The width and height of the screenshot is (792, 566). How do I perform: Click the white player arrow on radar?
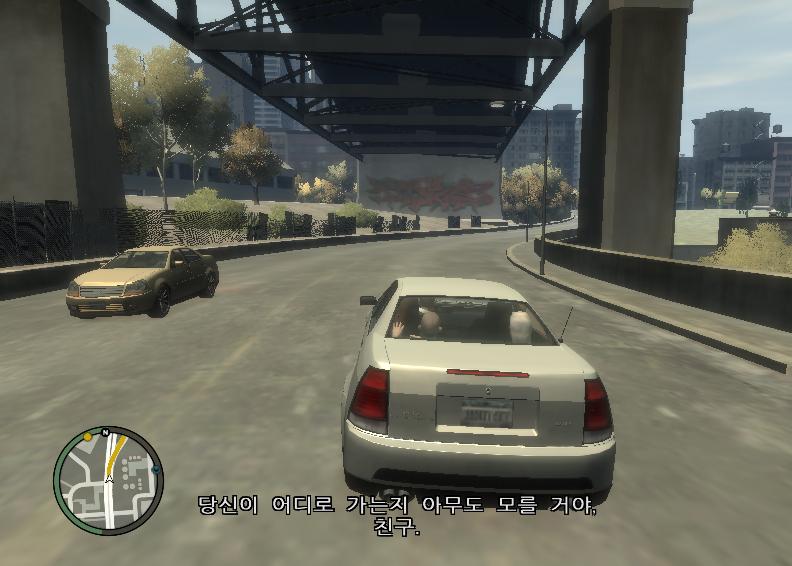click(109, 479)
